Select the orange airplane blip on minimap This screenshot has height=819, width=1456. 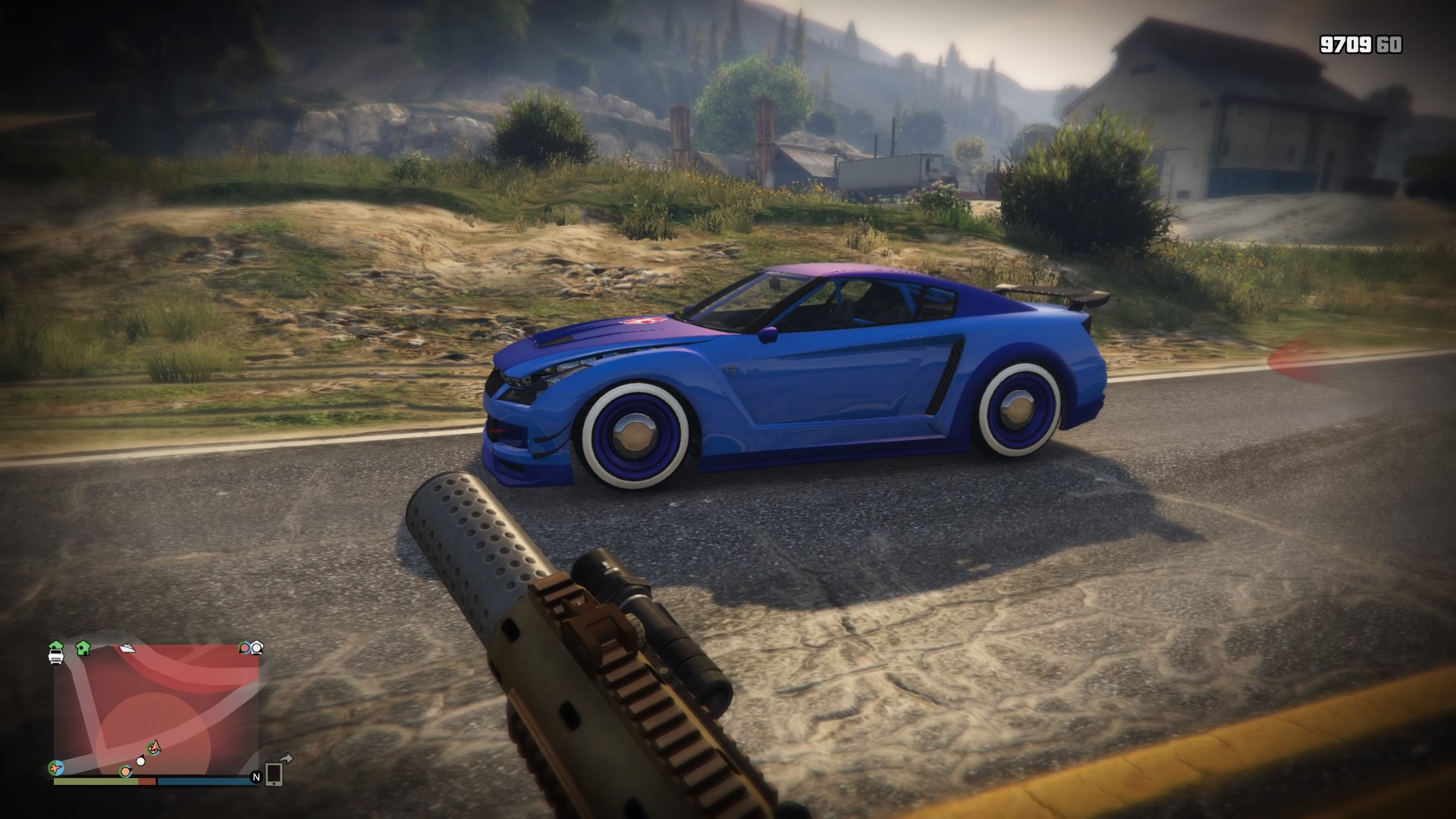click(55, 767)
